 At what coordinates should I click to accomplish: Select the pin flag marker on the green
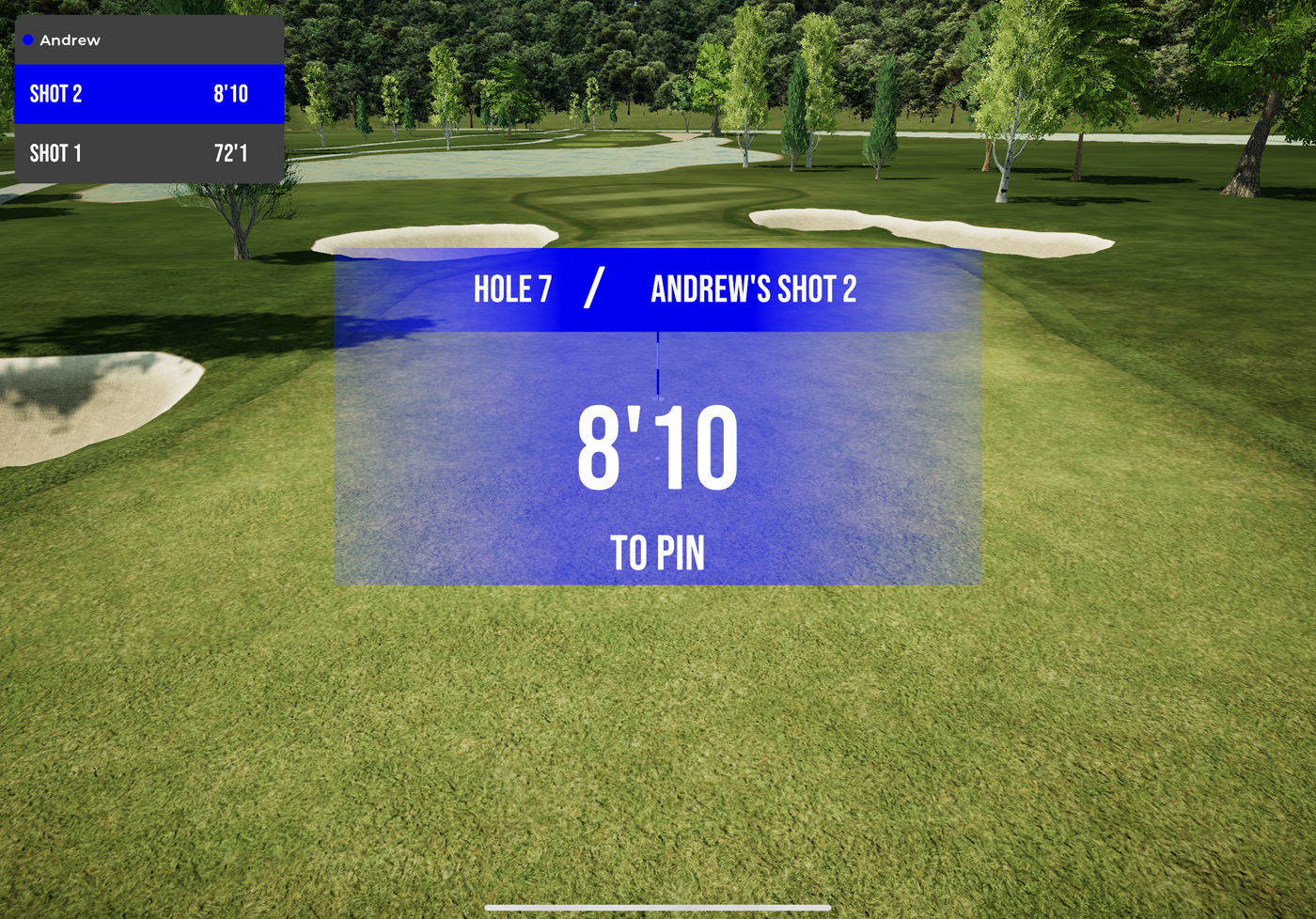tap(658, 362)
